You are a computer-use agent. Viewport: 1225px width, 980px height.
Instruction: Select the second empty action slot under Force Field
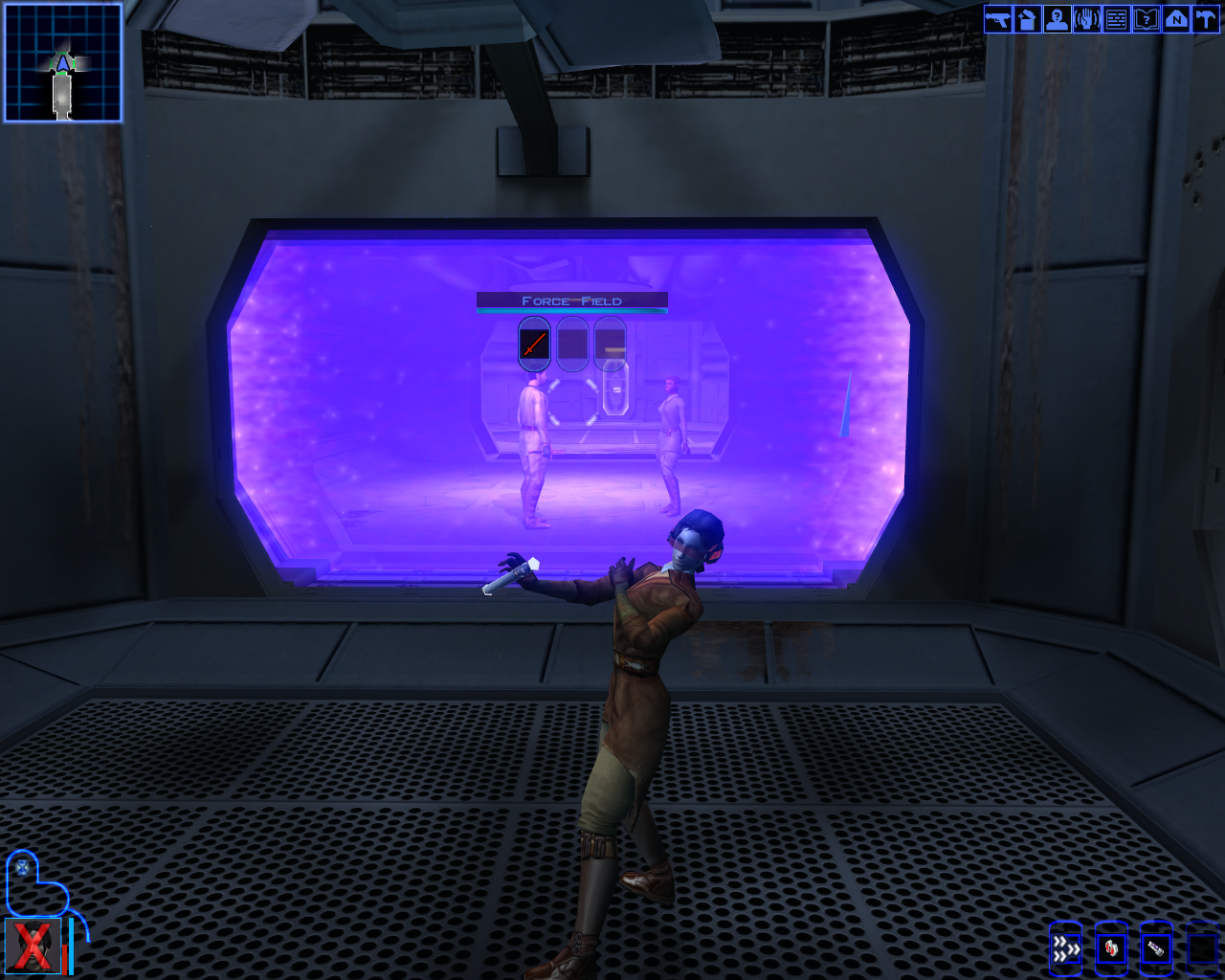571,343
